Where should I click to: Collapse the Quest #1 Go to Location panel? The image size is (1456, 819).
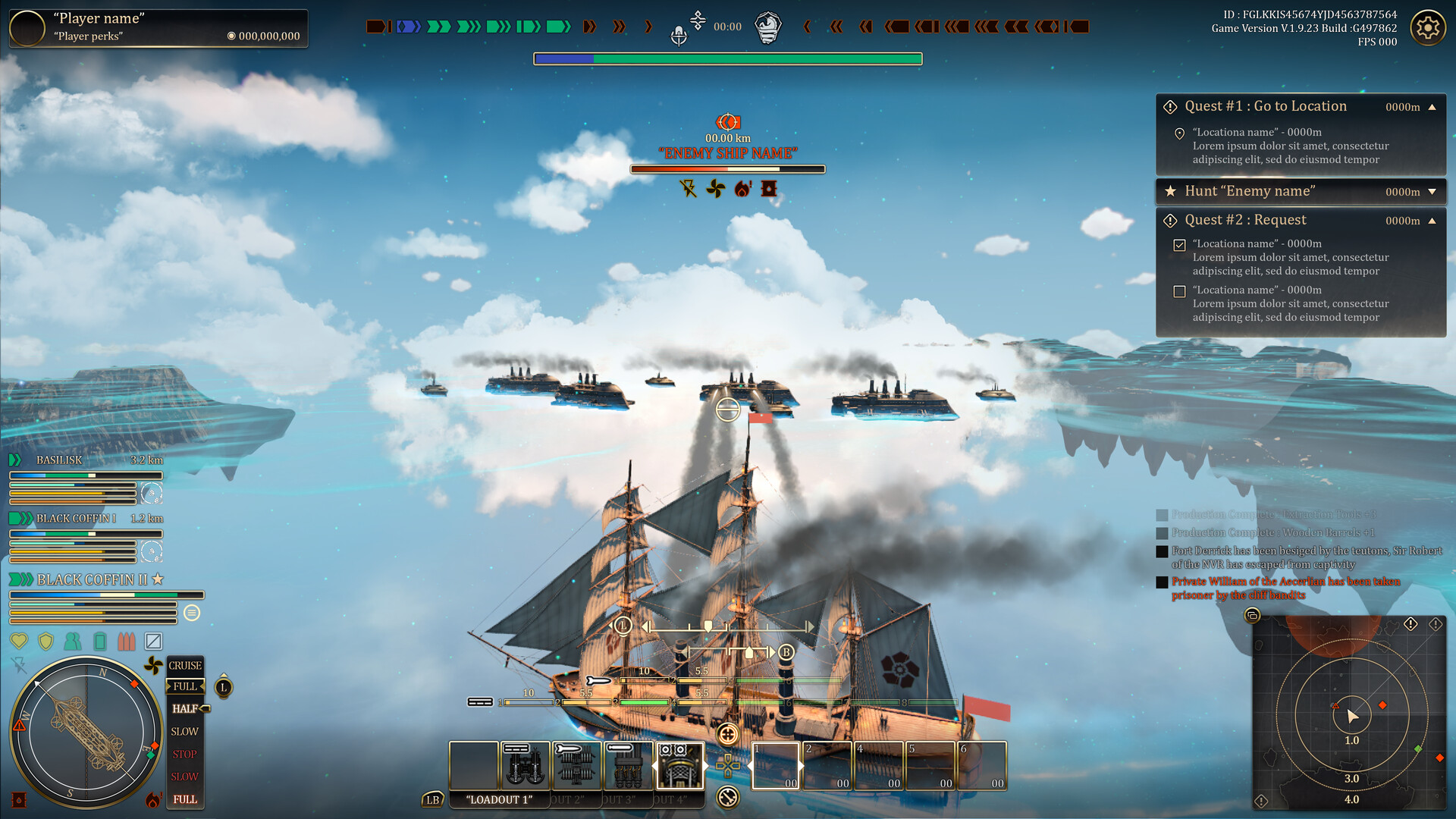tap(1434, 107)
